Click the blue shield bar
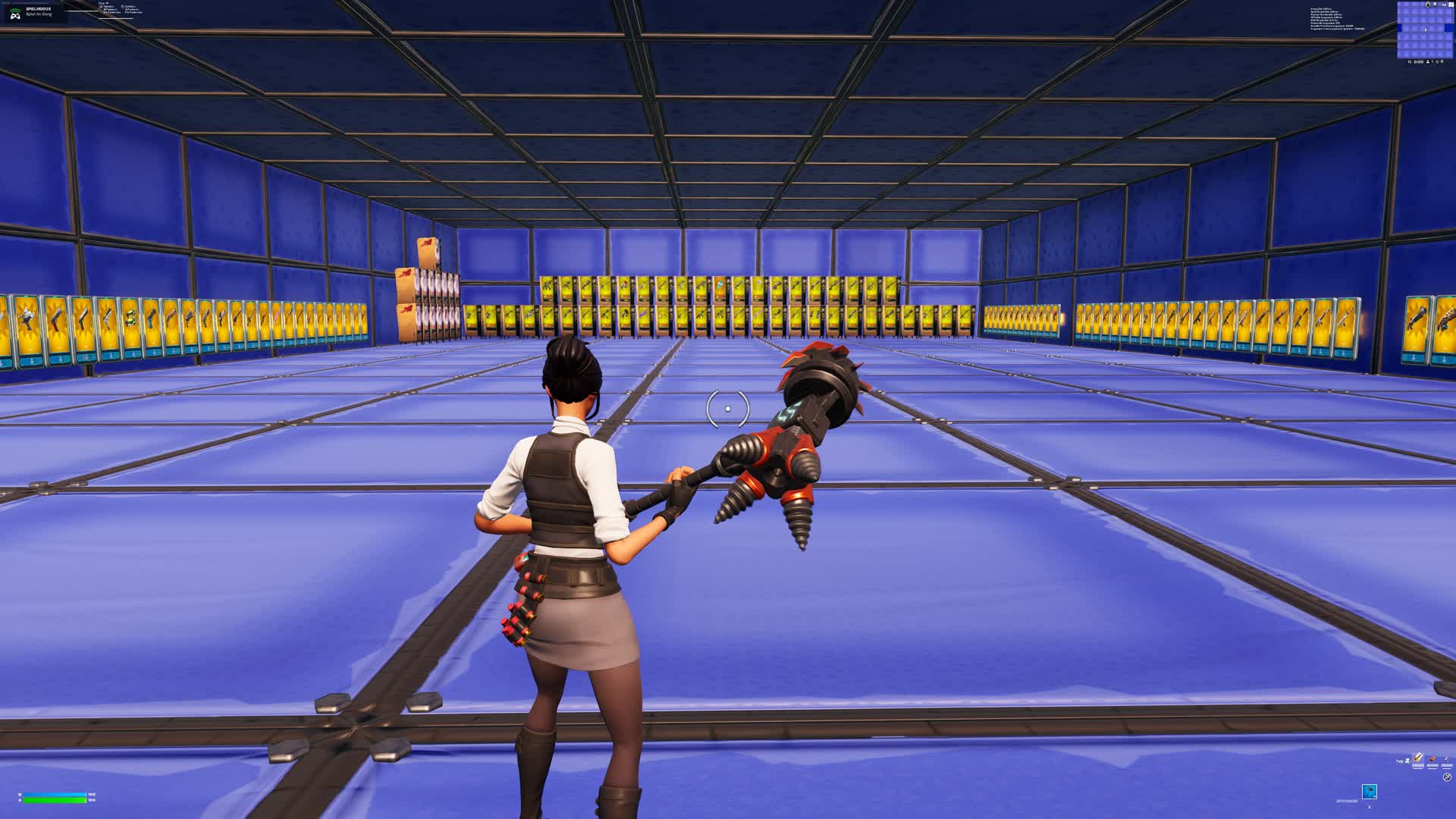The image size is (1456, 819). 53,795
